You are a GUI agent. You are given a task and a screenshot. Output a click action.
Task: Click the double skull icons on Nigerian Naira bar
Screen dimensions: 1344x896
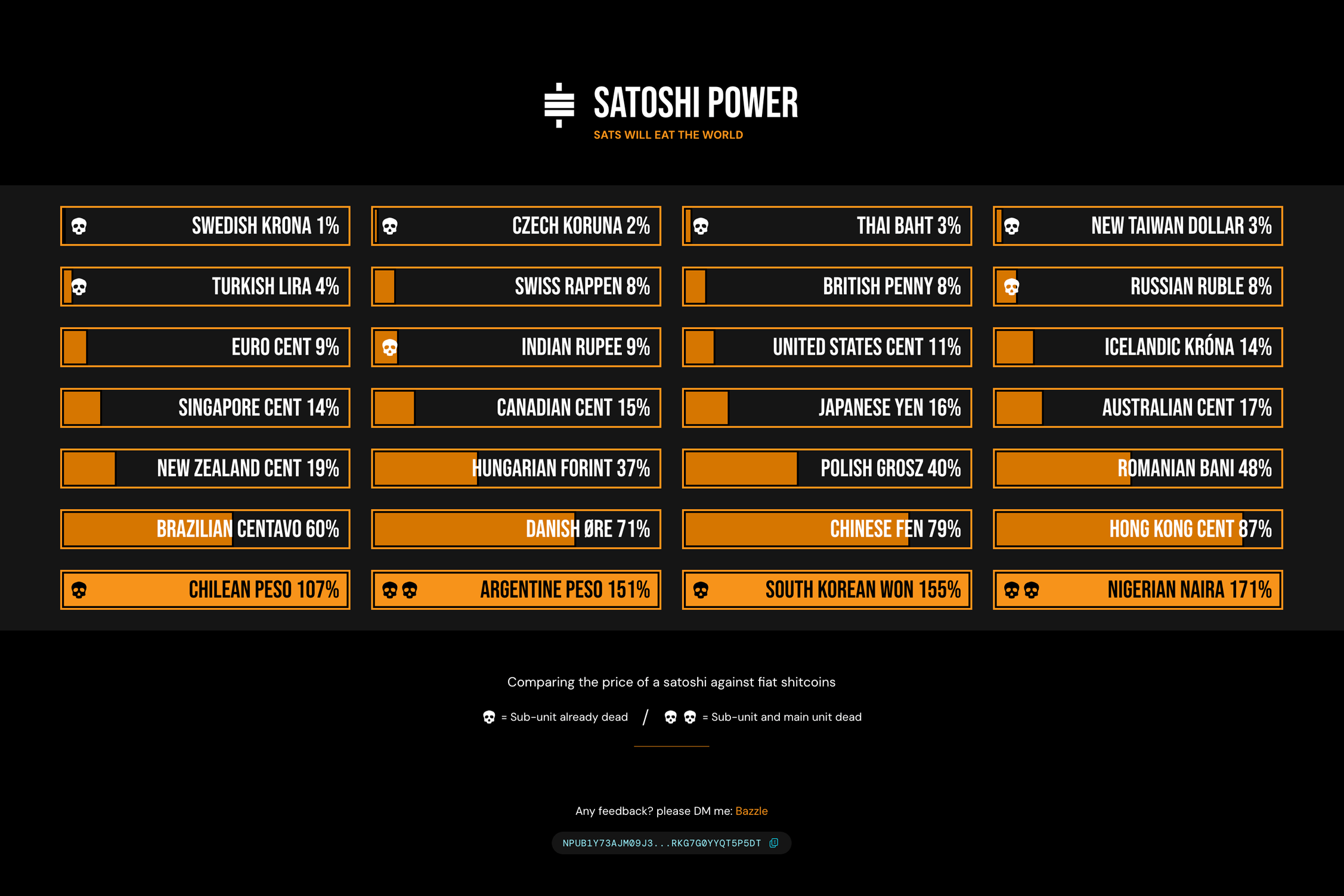pos(1021,590)
